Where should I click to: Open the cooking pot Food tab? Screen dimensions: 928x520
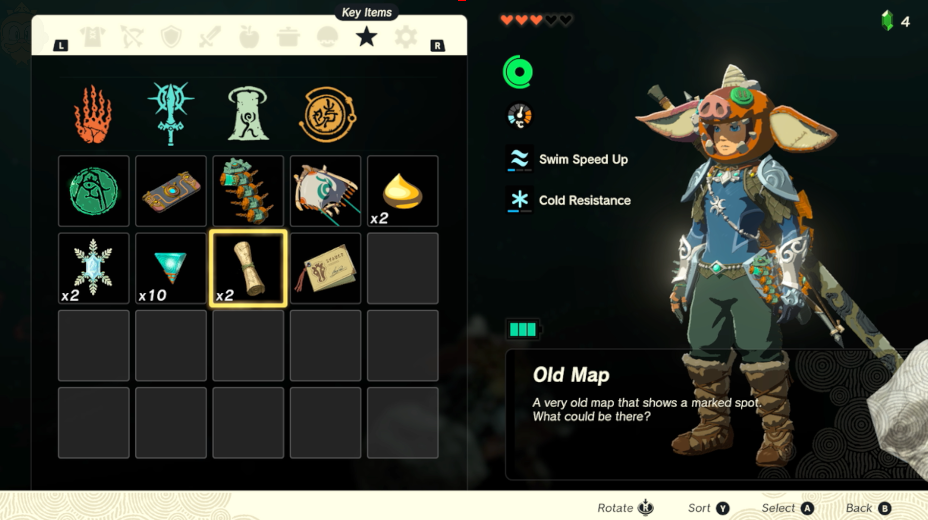[288, 38]
